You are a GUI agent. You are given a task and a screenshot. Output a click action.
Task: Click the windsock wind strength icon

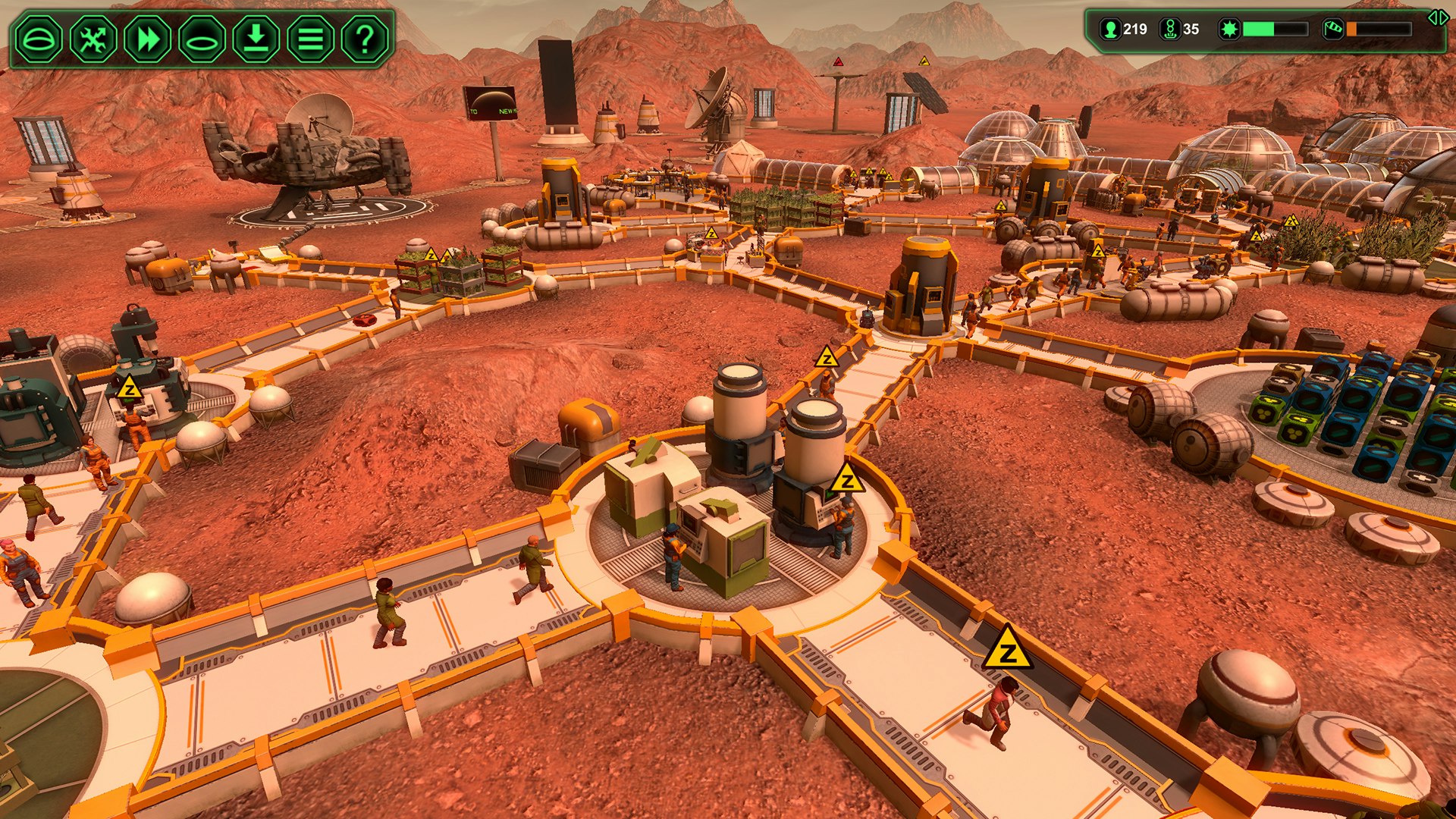[1332, 28]
